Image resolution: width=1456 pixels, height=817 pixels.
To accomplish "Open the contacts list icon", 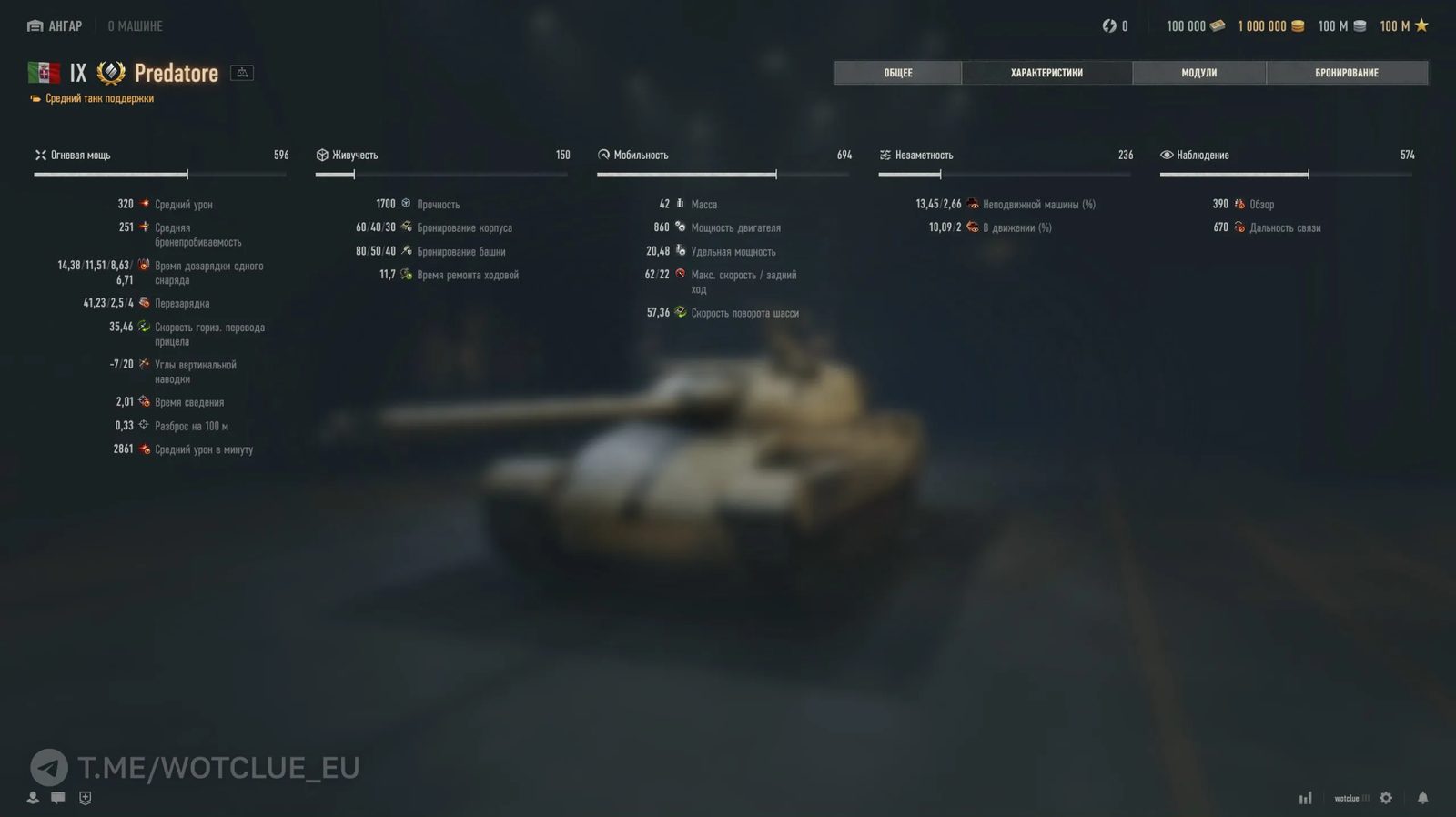I will coord(33,797).
